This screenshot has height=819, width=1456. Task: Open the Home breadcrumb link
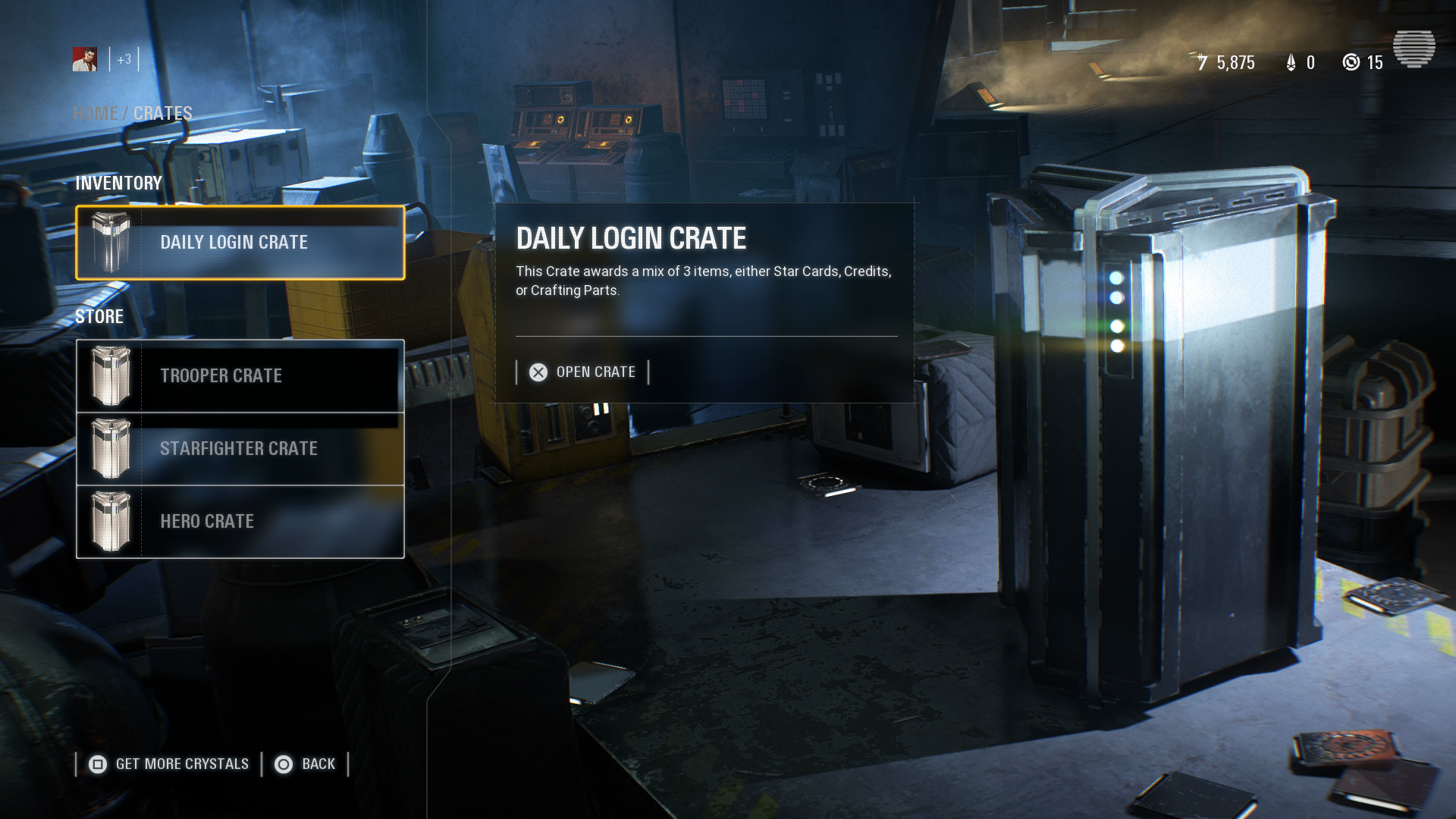pos(95,114)
